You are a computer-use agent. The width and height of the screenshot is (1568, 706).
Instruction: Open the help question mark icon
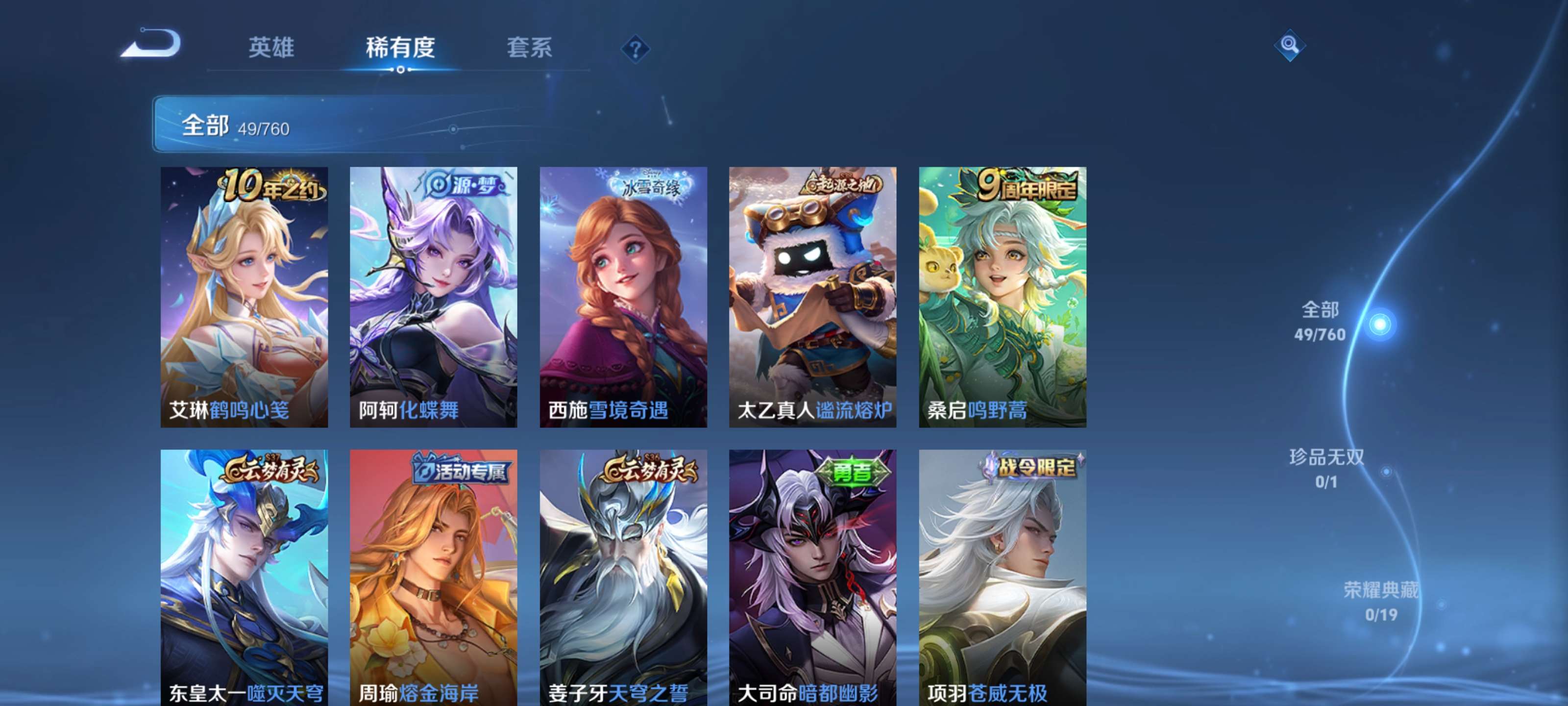(x=636, y=49)
